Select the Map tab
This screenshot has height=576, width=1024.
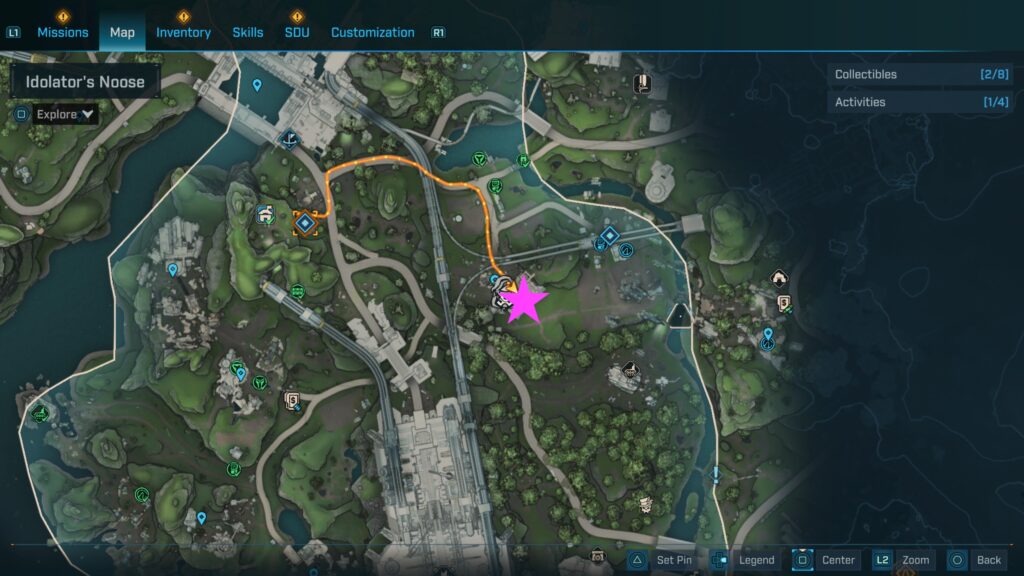(122, 32)
